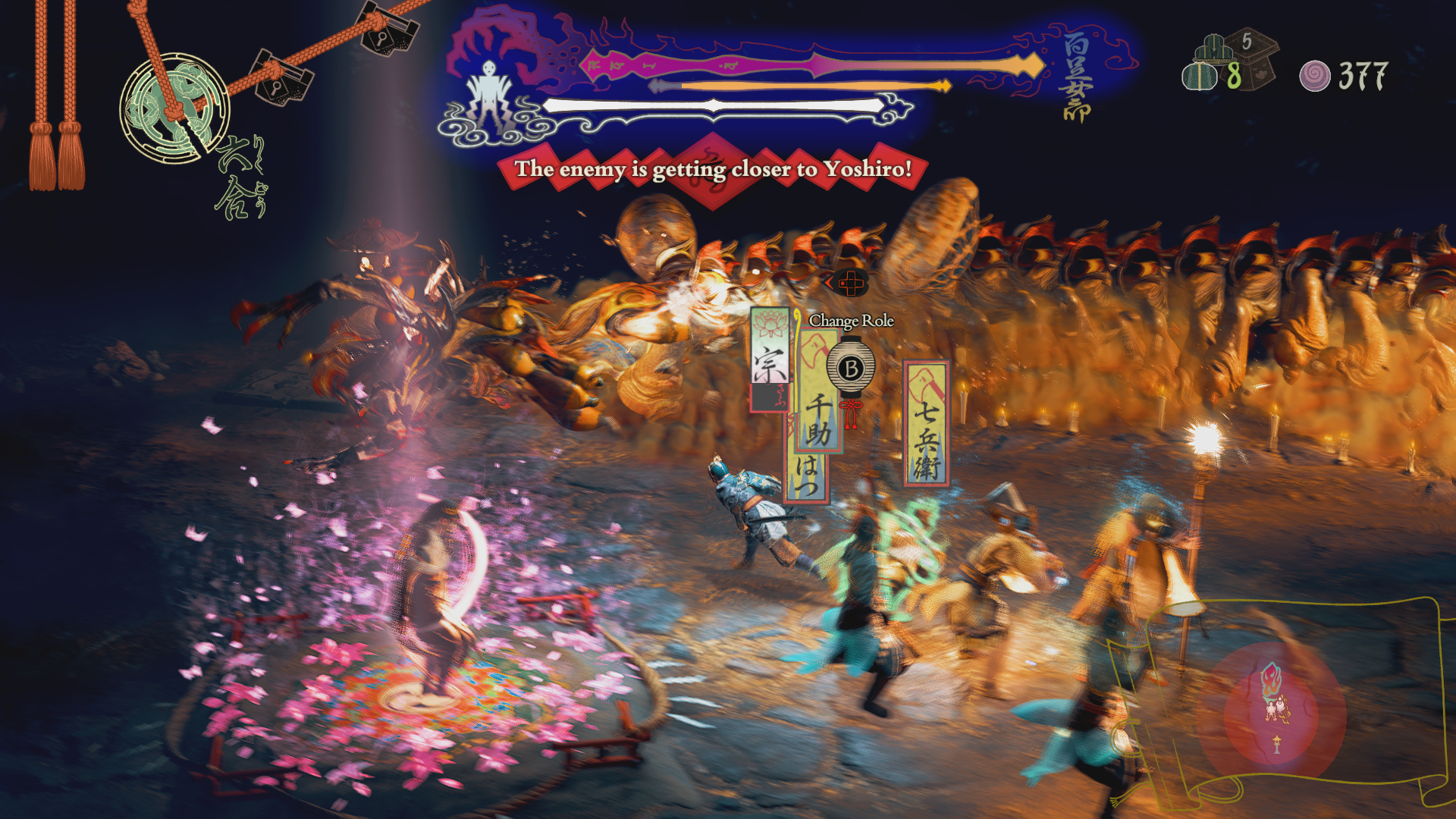Click the green circular sword emblem

(x=174, y=106)
